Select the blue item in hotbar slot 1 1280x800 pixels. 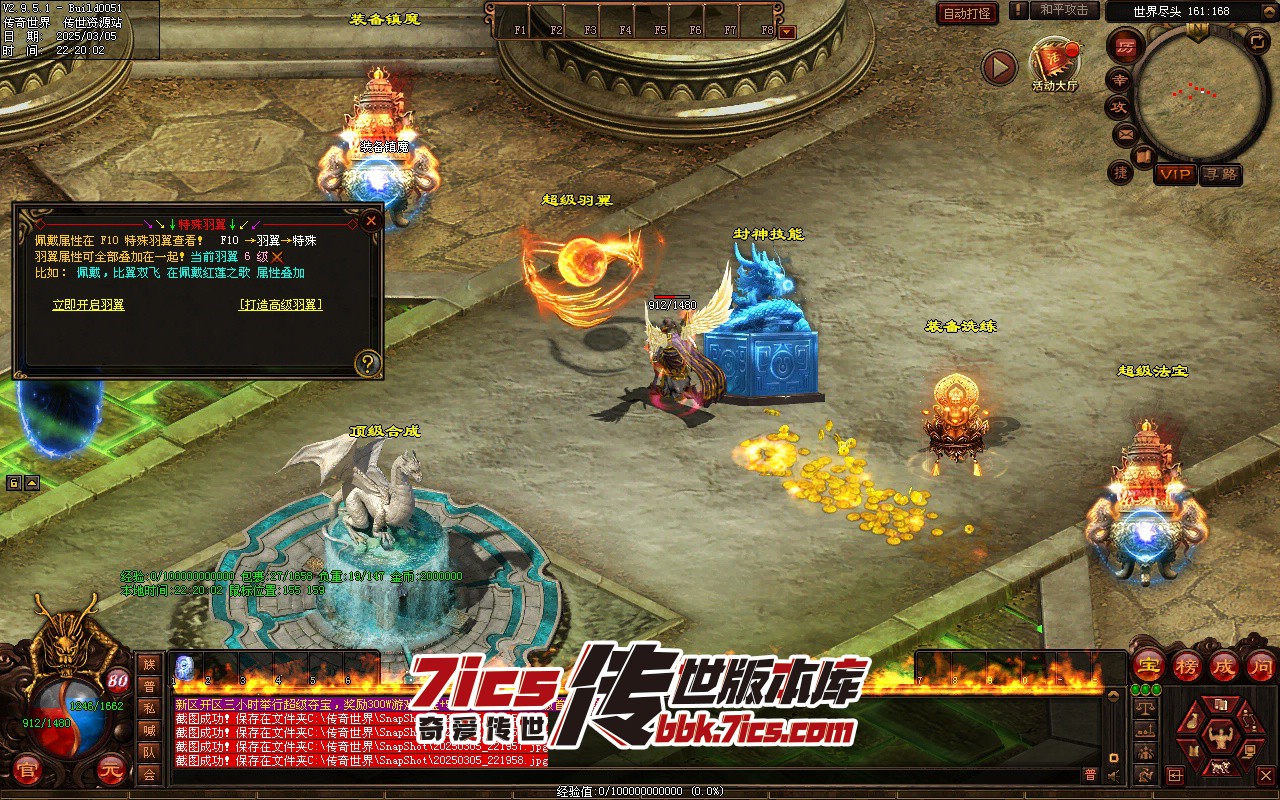185,667
